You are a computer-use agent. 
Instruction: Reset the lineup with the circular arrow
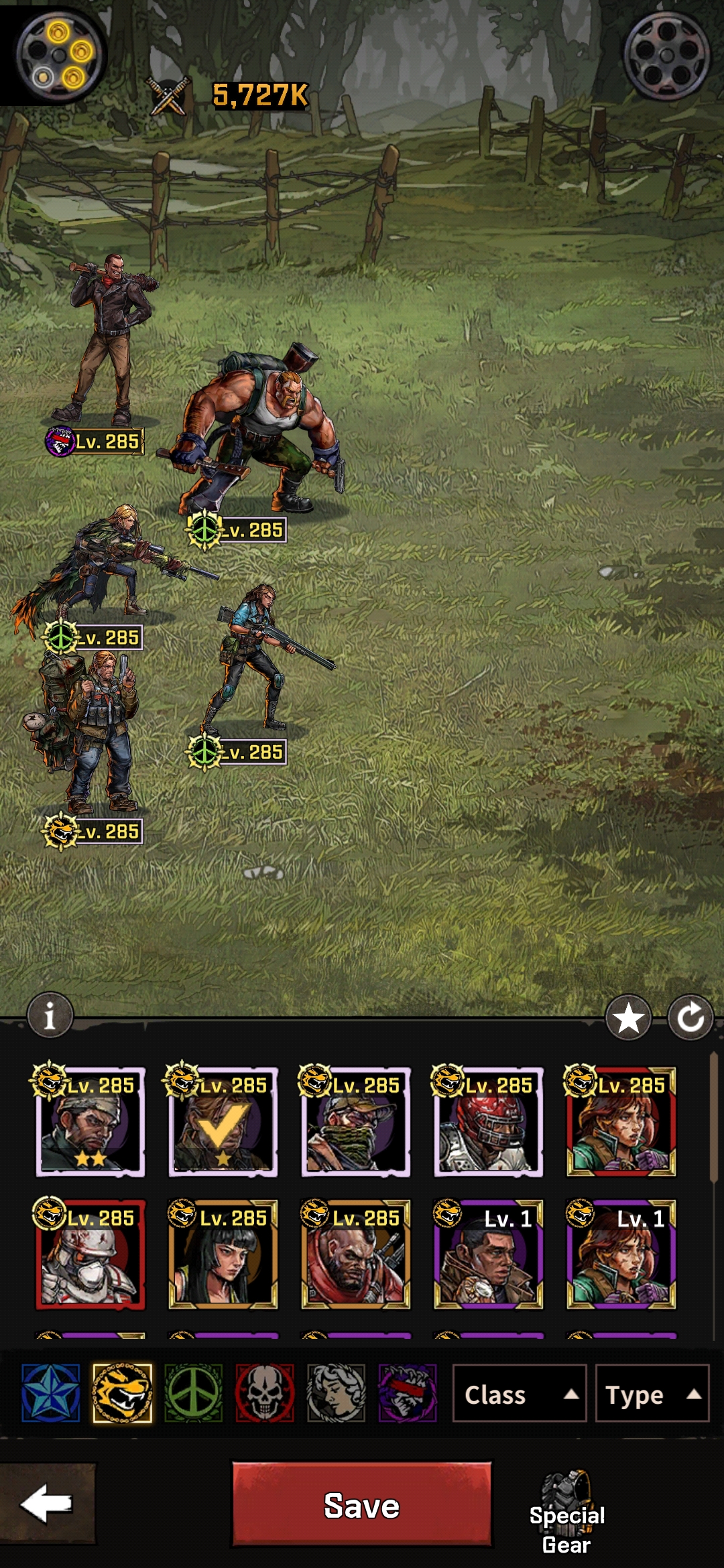point(690,1018)
